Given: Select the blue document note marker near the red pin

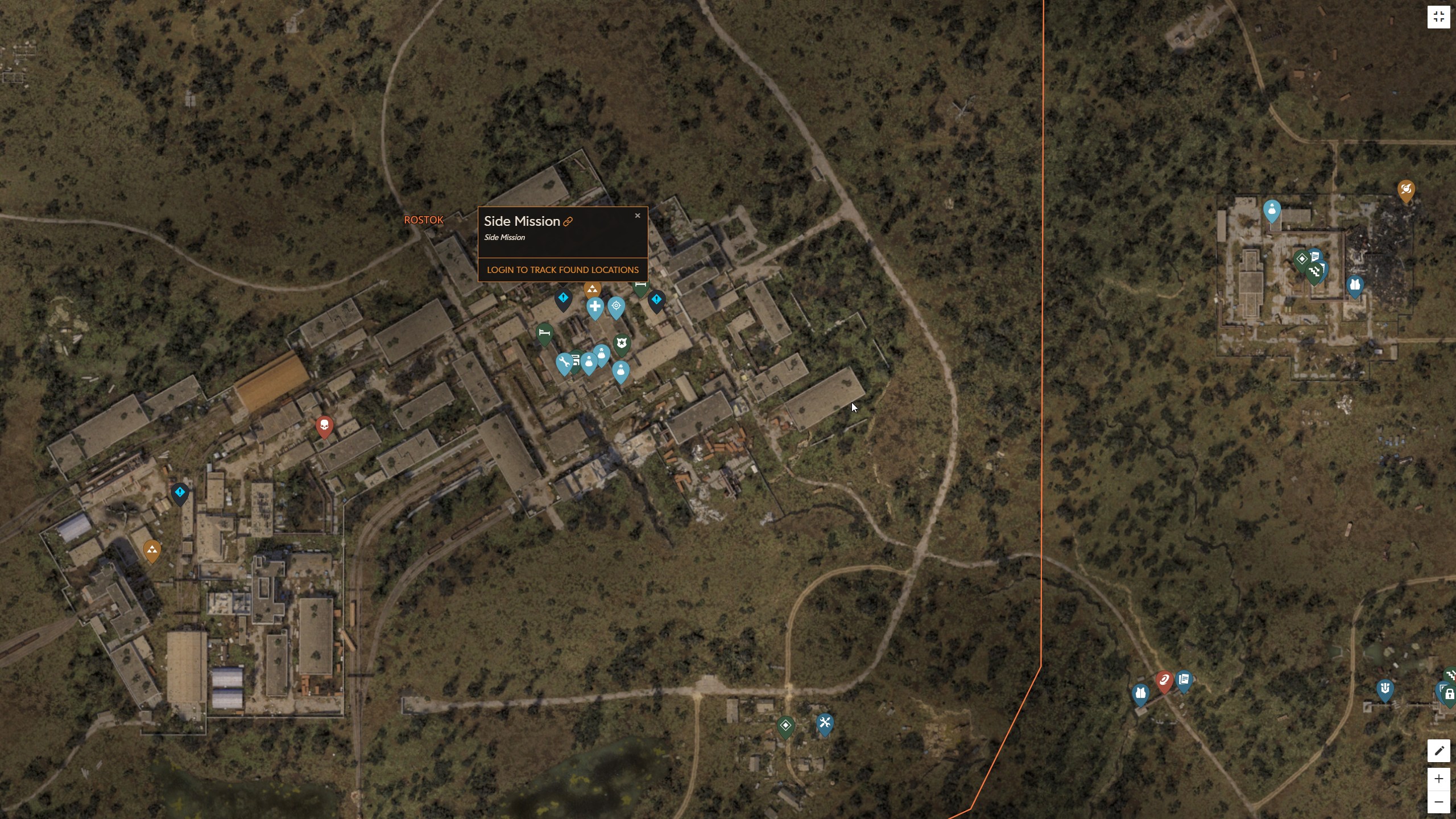Looking at the screenshot, I should [x=1184, y=680].
